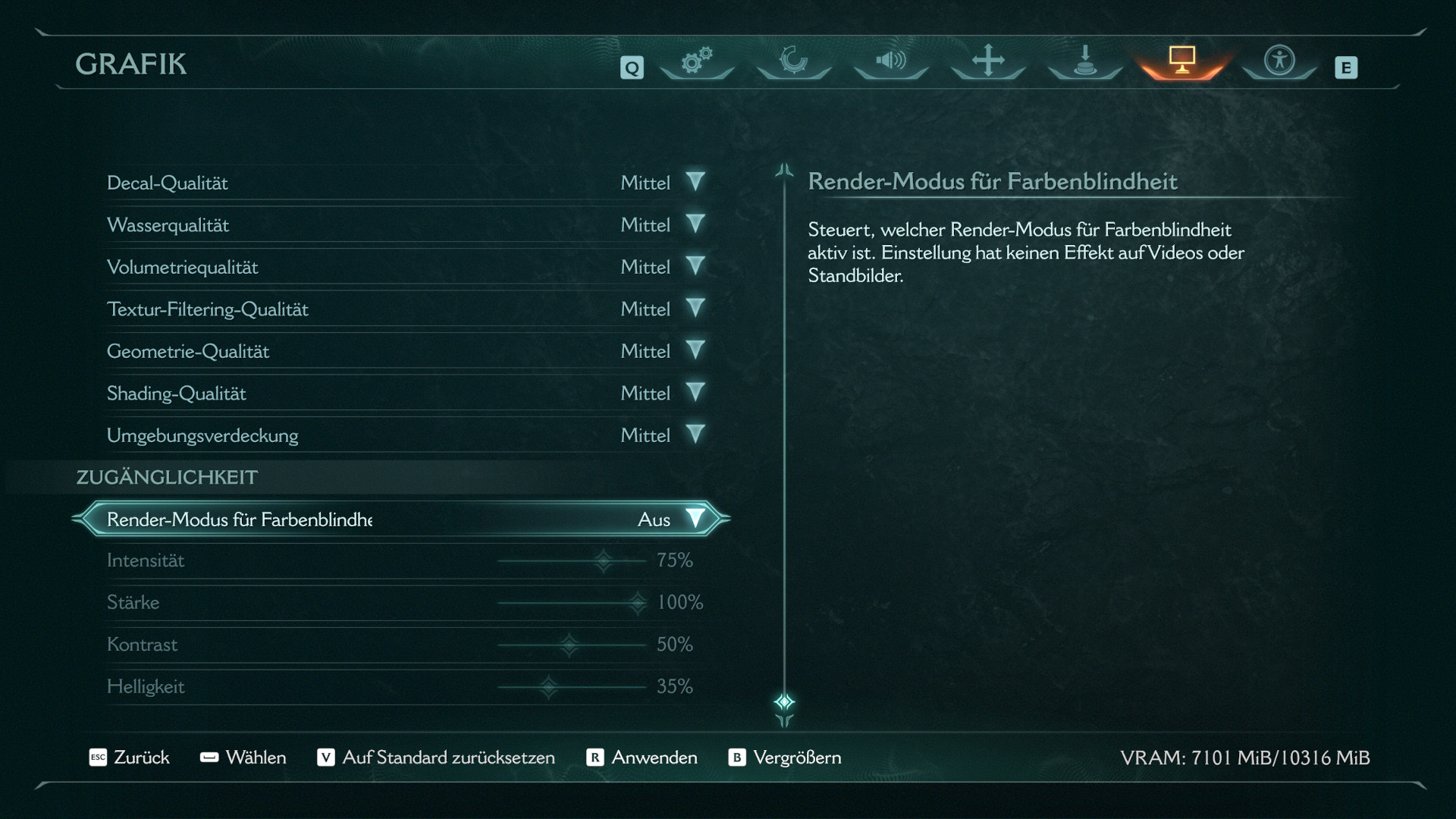This screenshot has width=1456, height=819.
Task: Select the accessibility figure tab
Action: (x=1279, y=61)
